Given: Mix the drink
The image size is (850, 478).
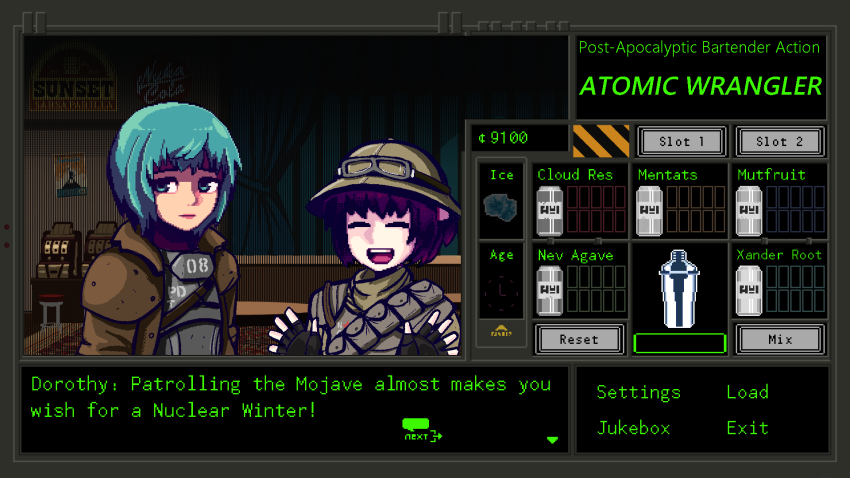Looking at the screenshot, I should [x=779, y=339].
